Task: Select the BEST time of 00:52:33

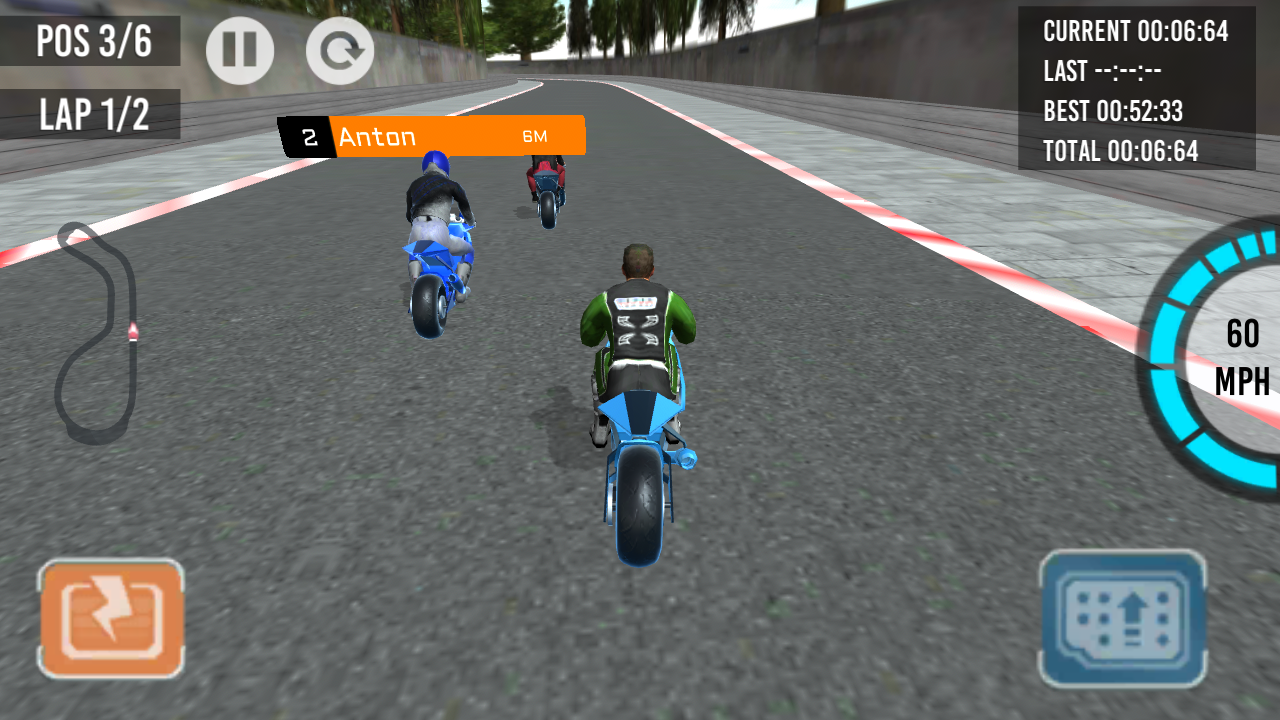Action: point(1114,112)
